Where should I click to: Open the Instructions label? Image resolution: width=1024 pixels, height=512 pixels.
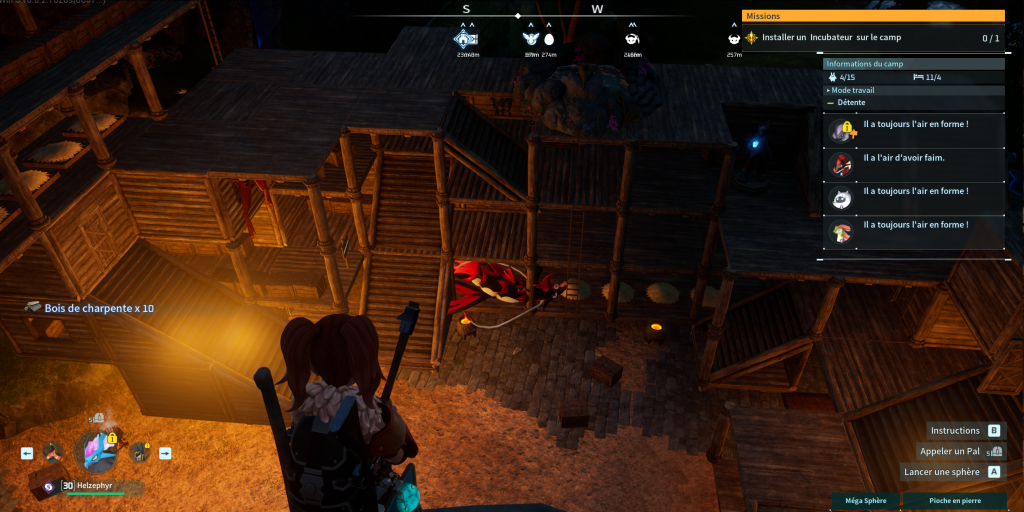point(955,430)
